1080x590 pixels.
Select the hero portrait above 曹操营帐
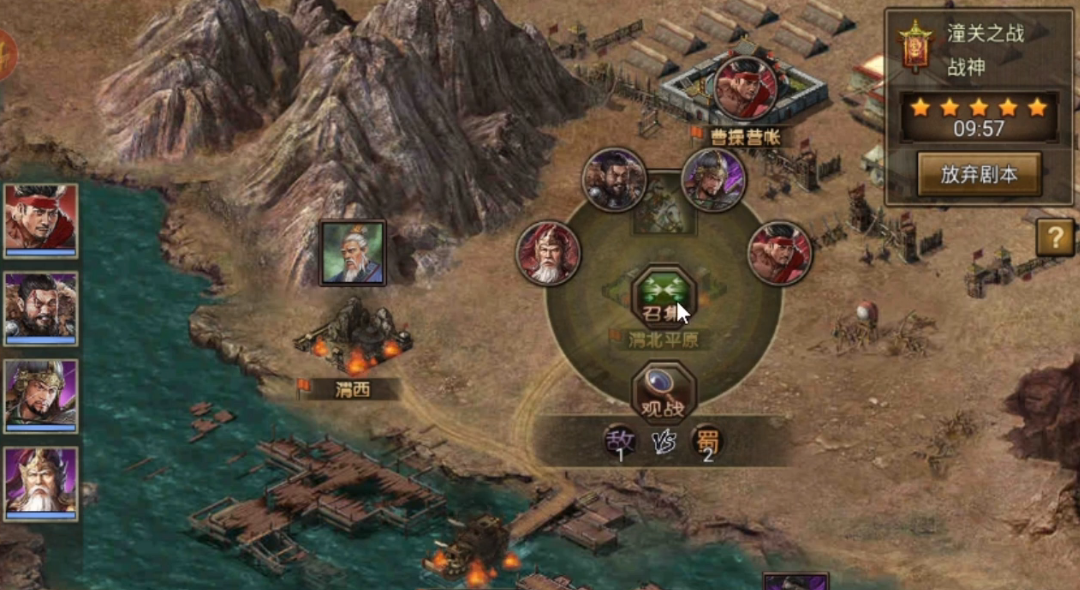[746, 86]
